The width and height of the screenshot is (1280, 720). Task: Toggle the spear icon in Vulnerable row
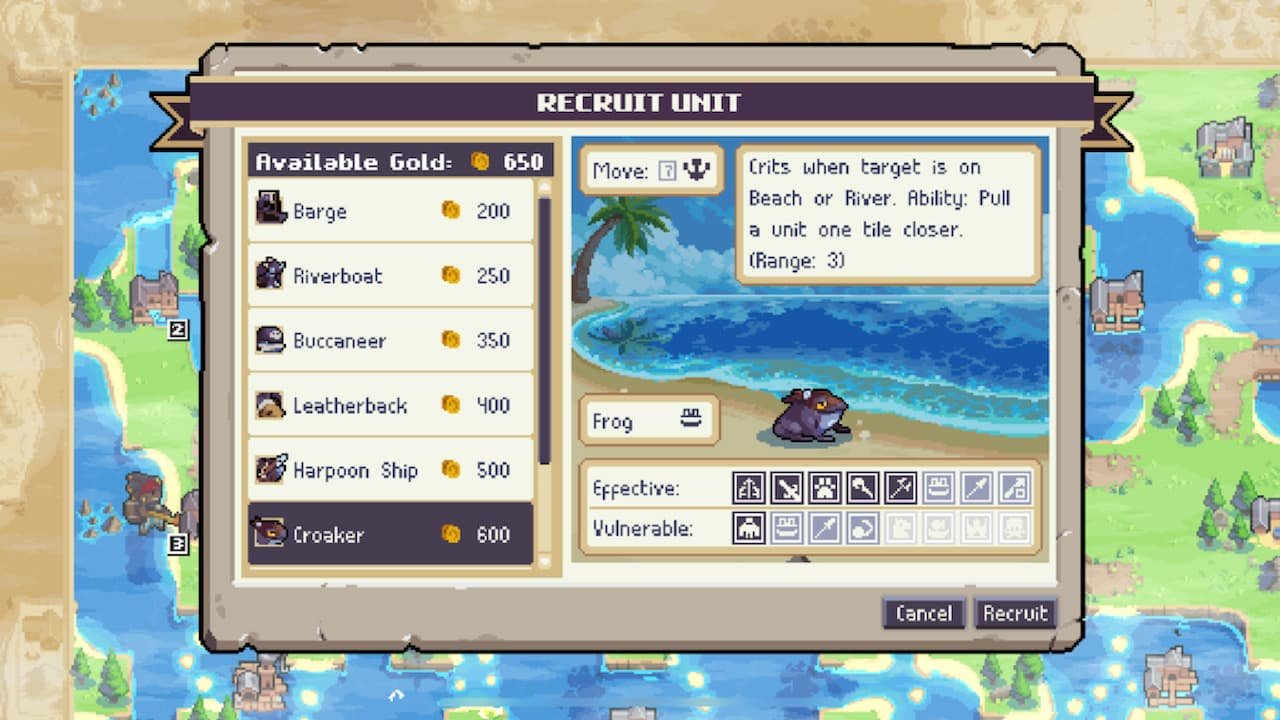point(823,528)
